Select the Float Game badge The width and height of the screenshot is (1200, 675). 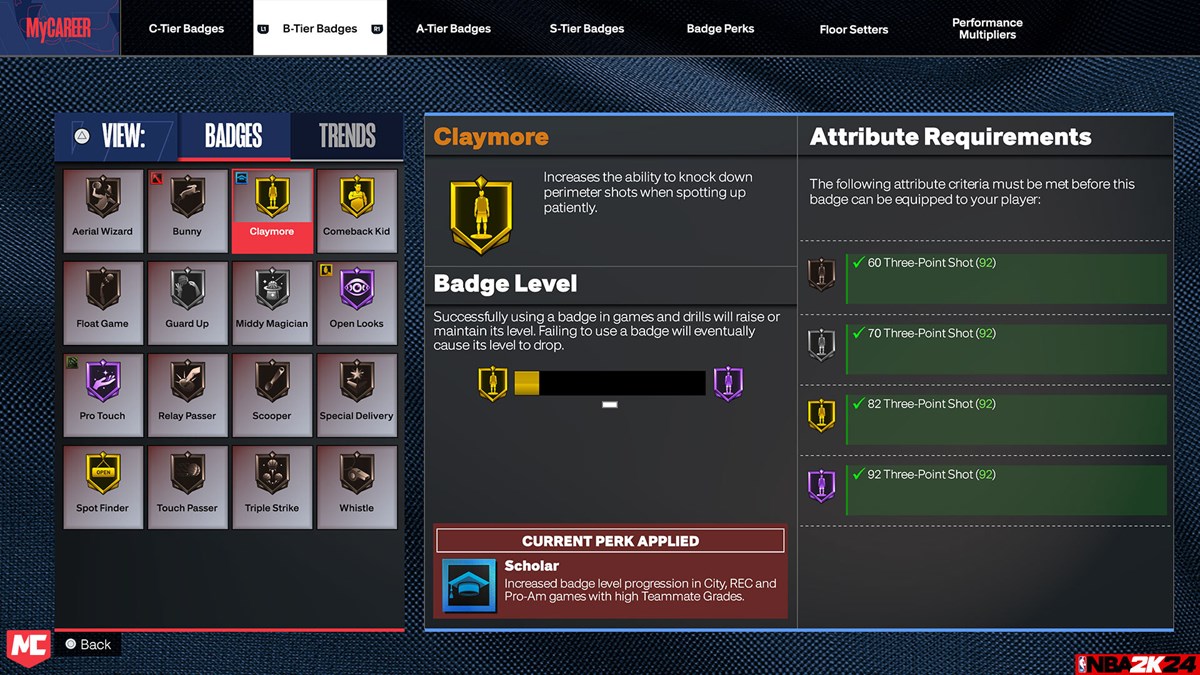coord(102,302)
